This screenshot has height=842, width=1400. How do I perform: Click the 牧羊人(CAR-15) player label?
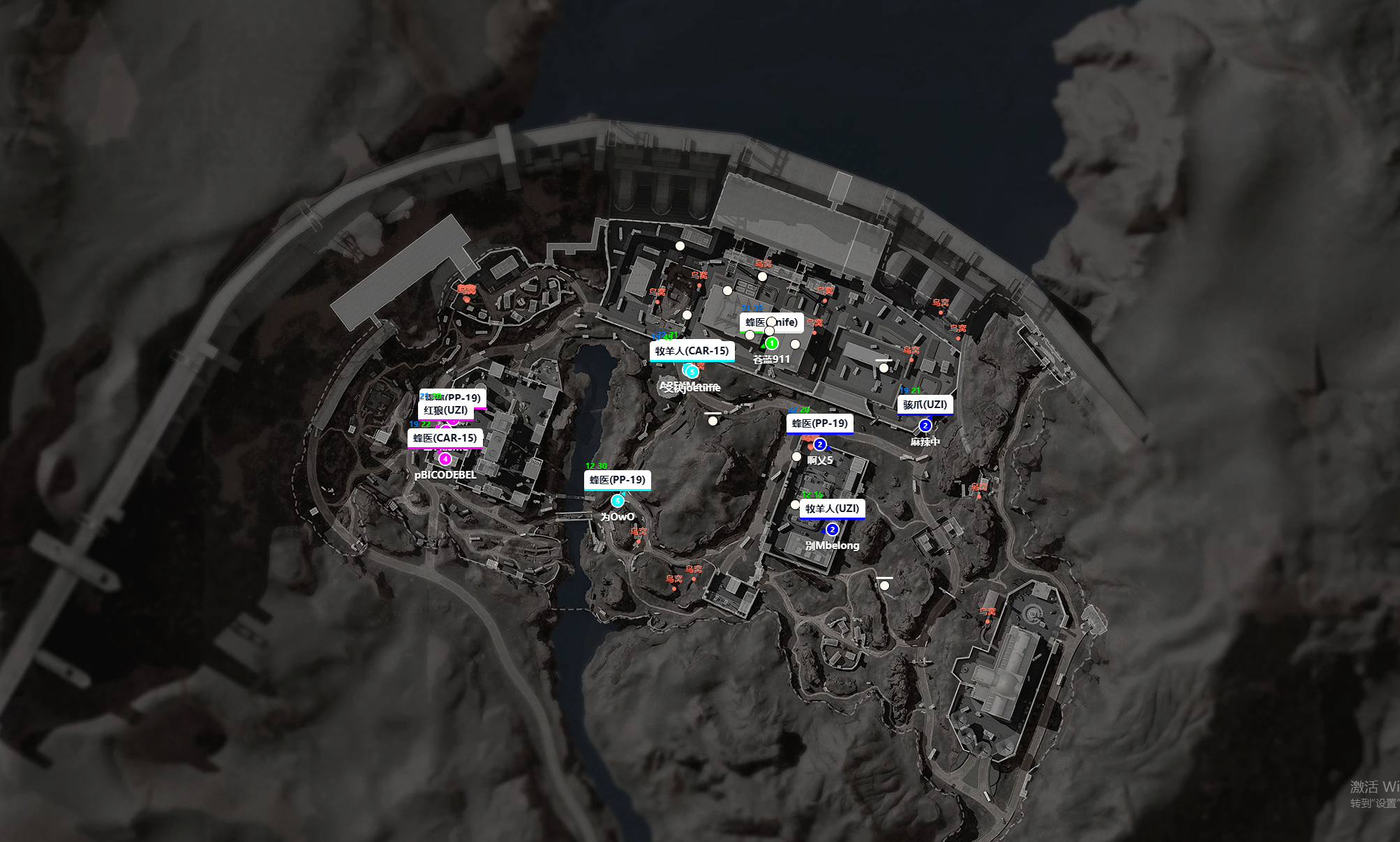coord(692,351)
